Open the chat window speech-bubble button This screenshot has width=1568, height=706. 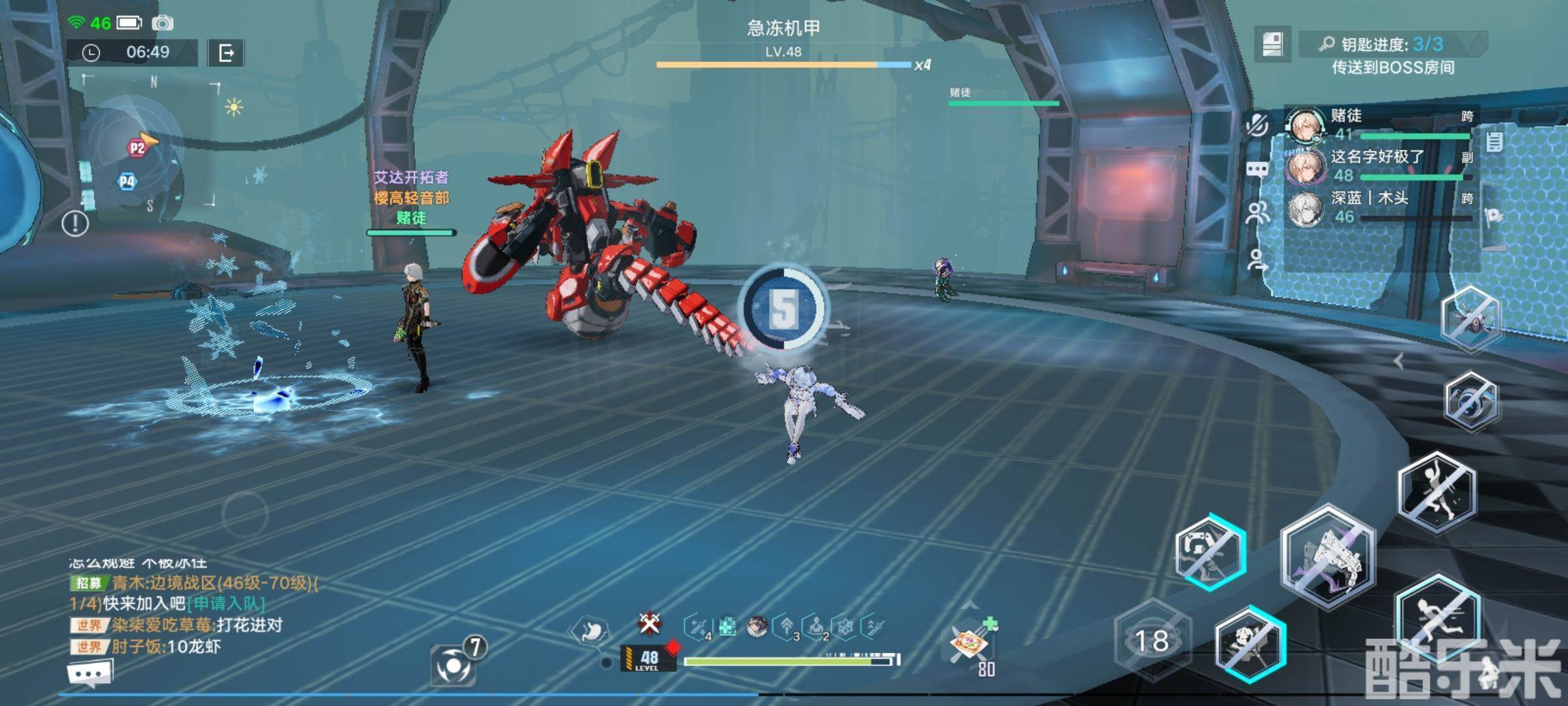pyautogui.click(x=90, y=673)
